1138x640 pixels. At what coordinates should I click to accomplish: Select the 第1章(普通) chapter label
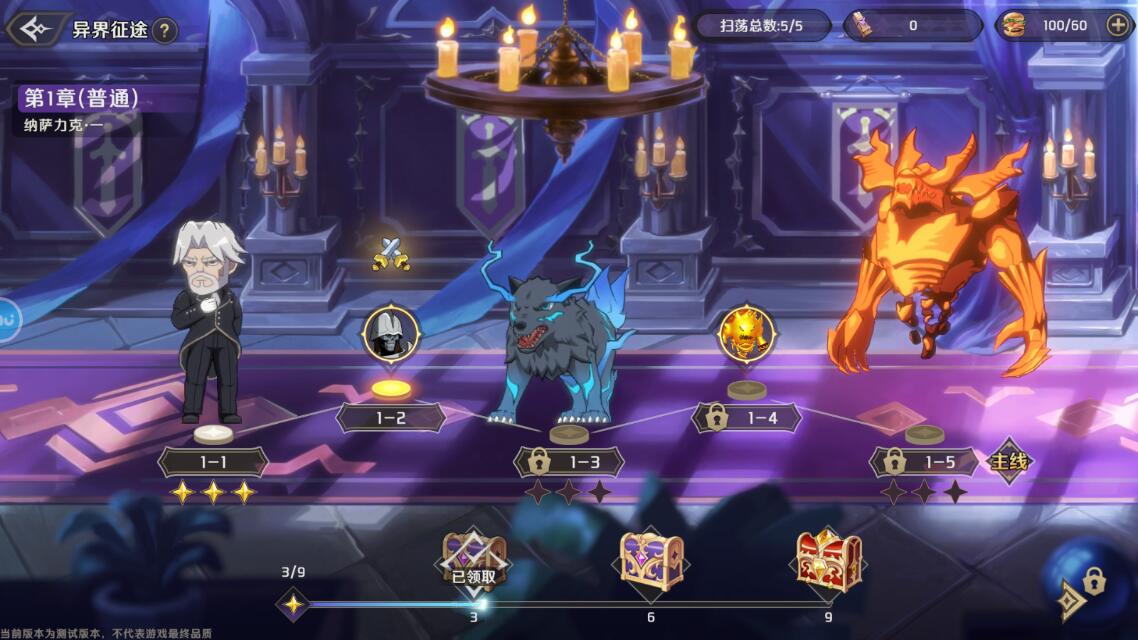pos(82,99)
